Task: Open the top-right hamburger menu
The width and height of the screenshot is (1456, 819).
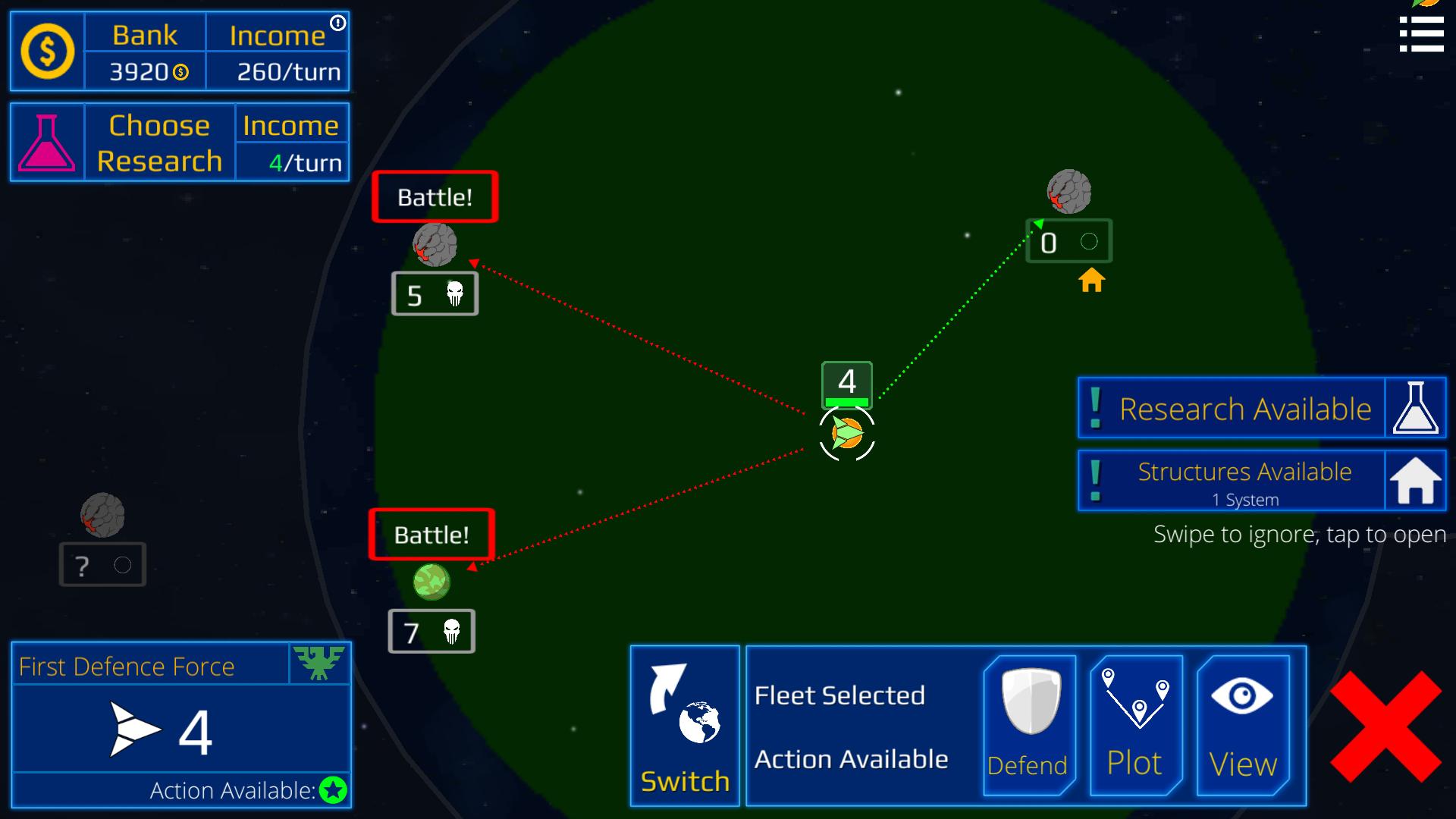Action: click(1422, 34)
